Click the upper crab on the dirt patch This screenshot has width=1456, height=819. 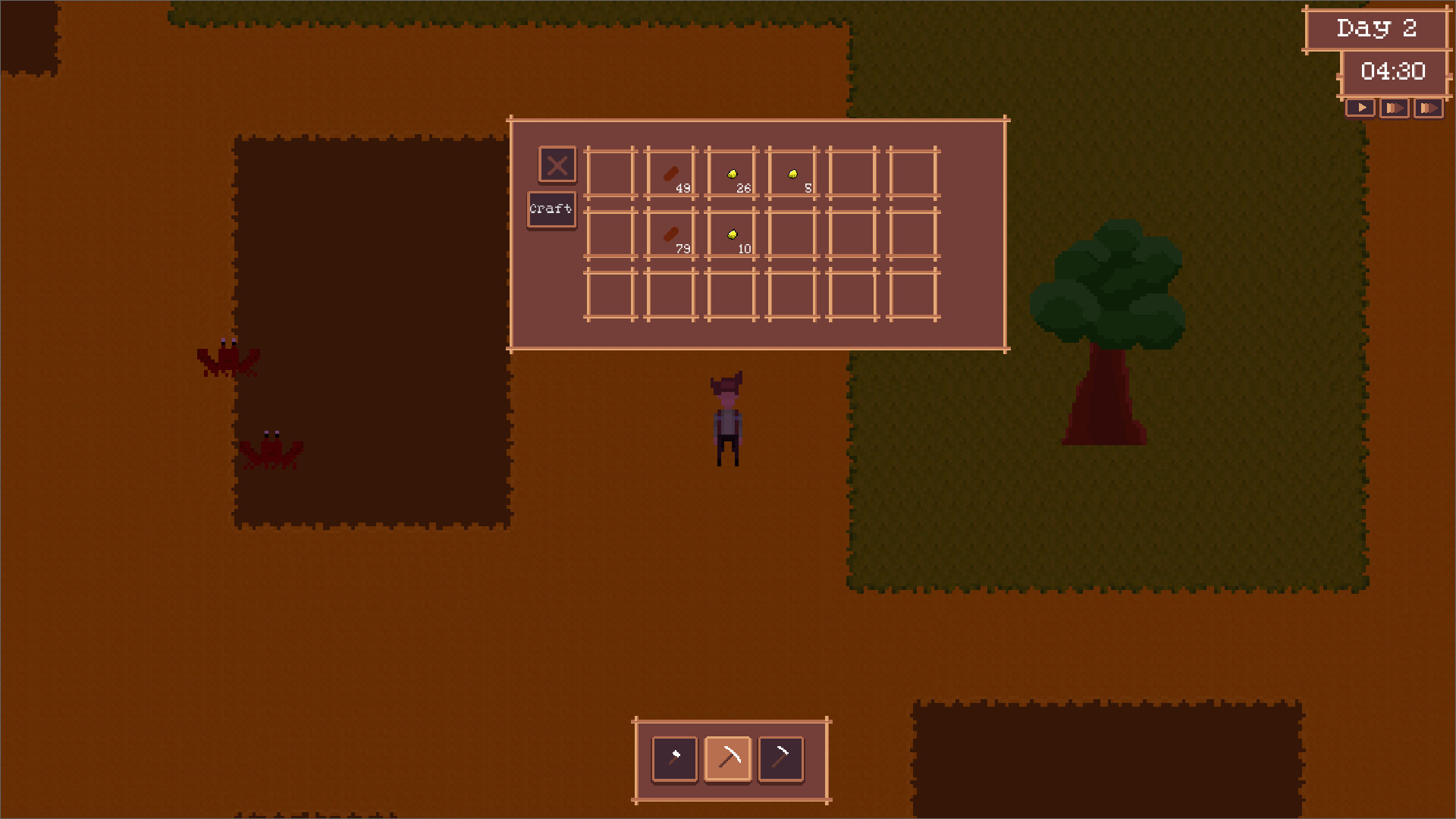227,360
